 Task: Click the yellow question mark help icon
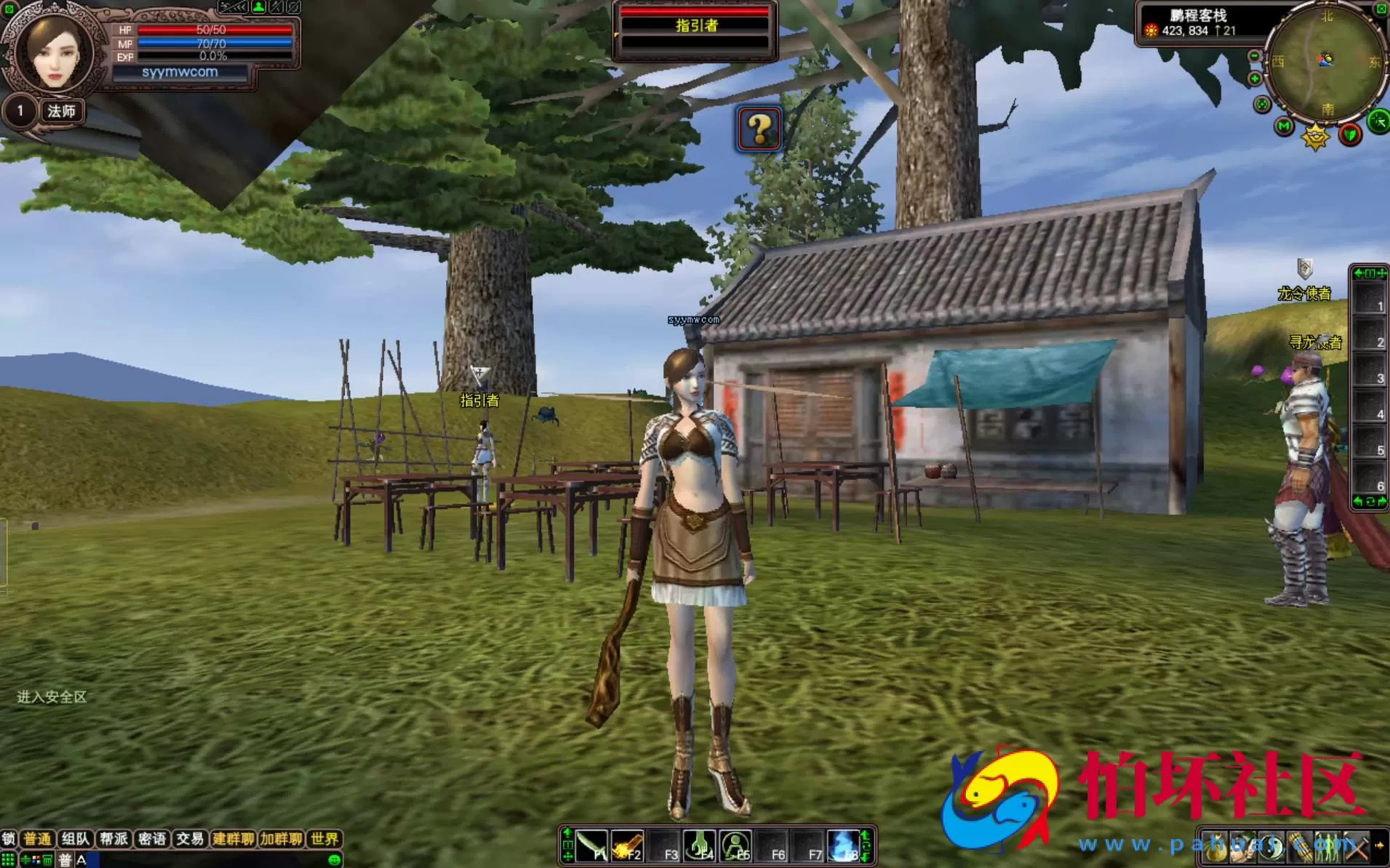pyautogui.click(x=759, y=129)
